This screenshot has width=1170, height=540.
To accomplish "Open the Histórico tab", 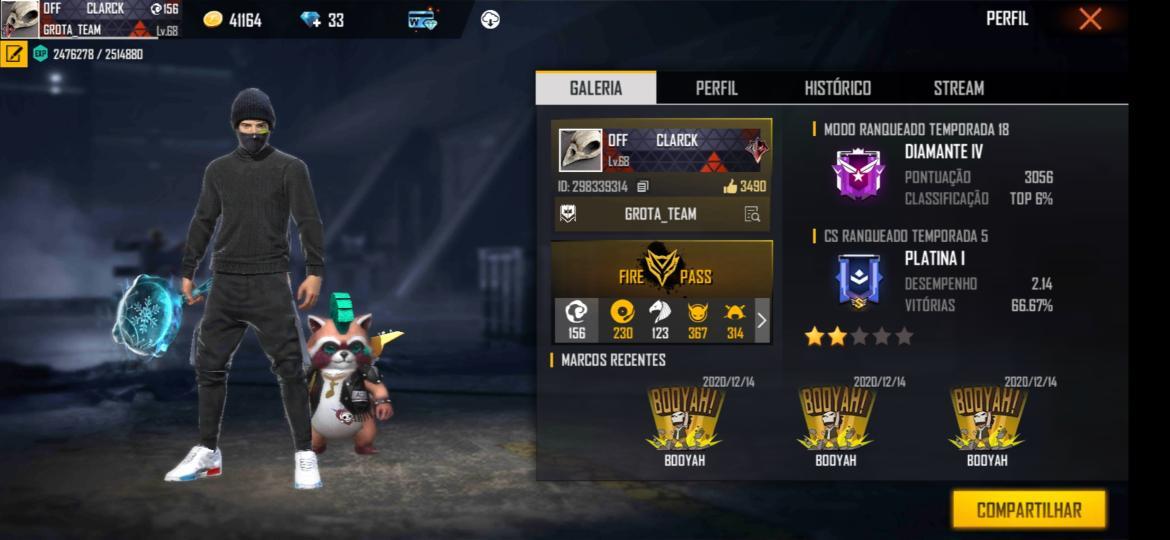I will [x=837, y=88].
